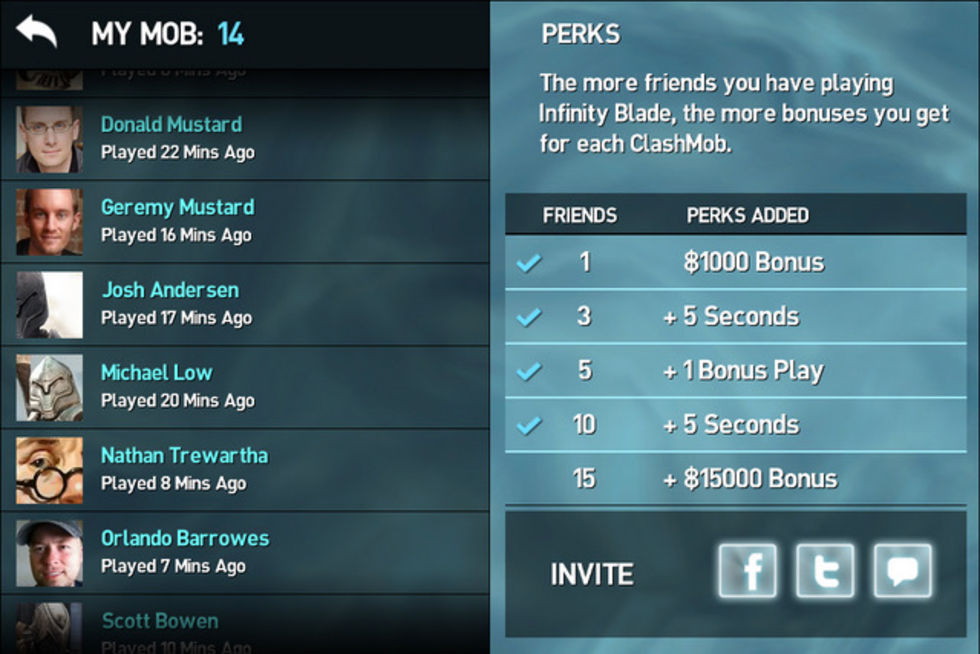This screenshot has height=654, width=980.
Task: Select Michael Low from the list
Action: tap(157, 373)
